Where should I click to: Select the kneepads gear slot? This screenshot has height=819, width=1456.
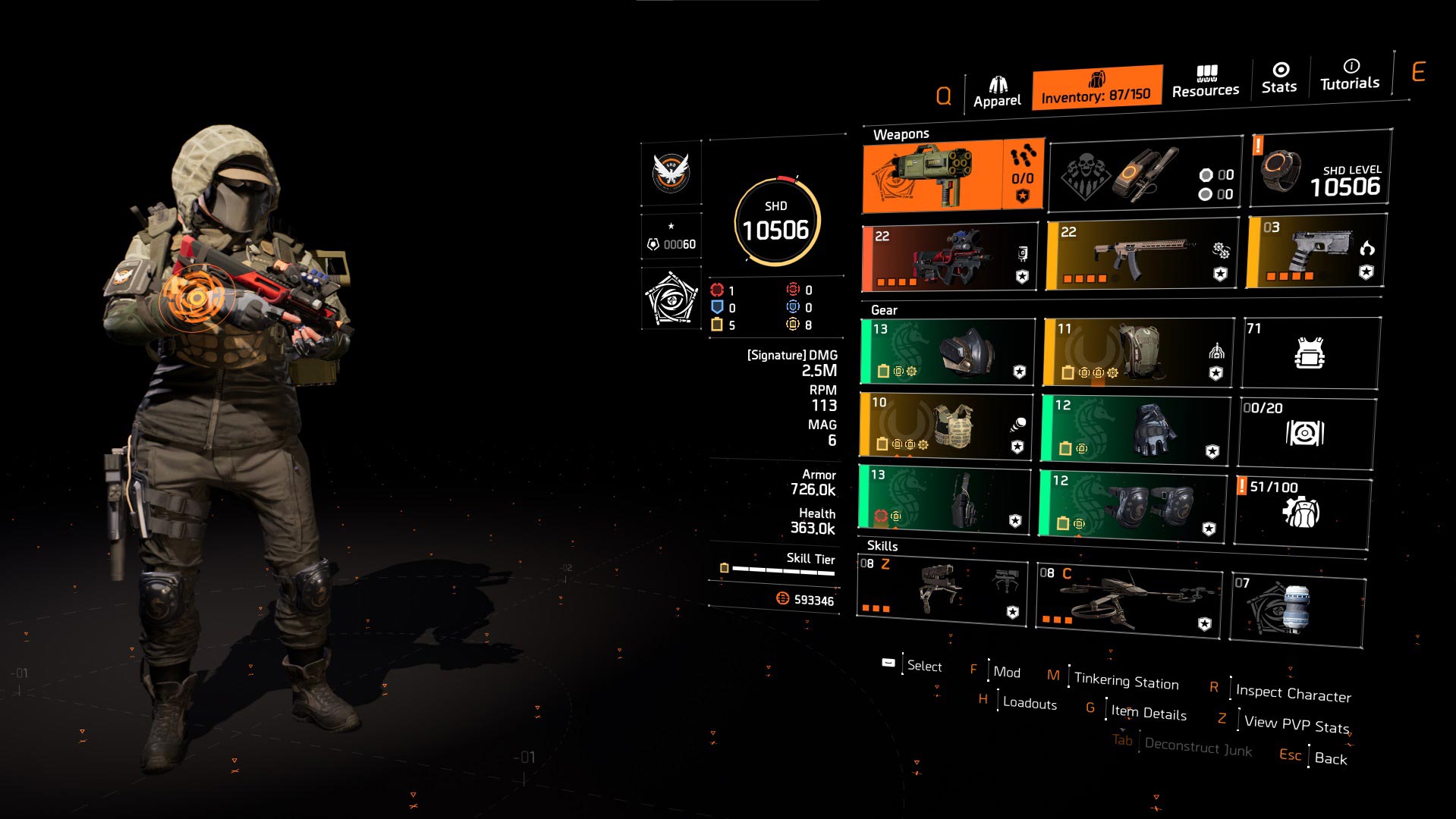(1133, 506)
